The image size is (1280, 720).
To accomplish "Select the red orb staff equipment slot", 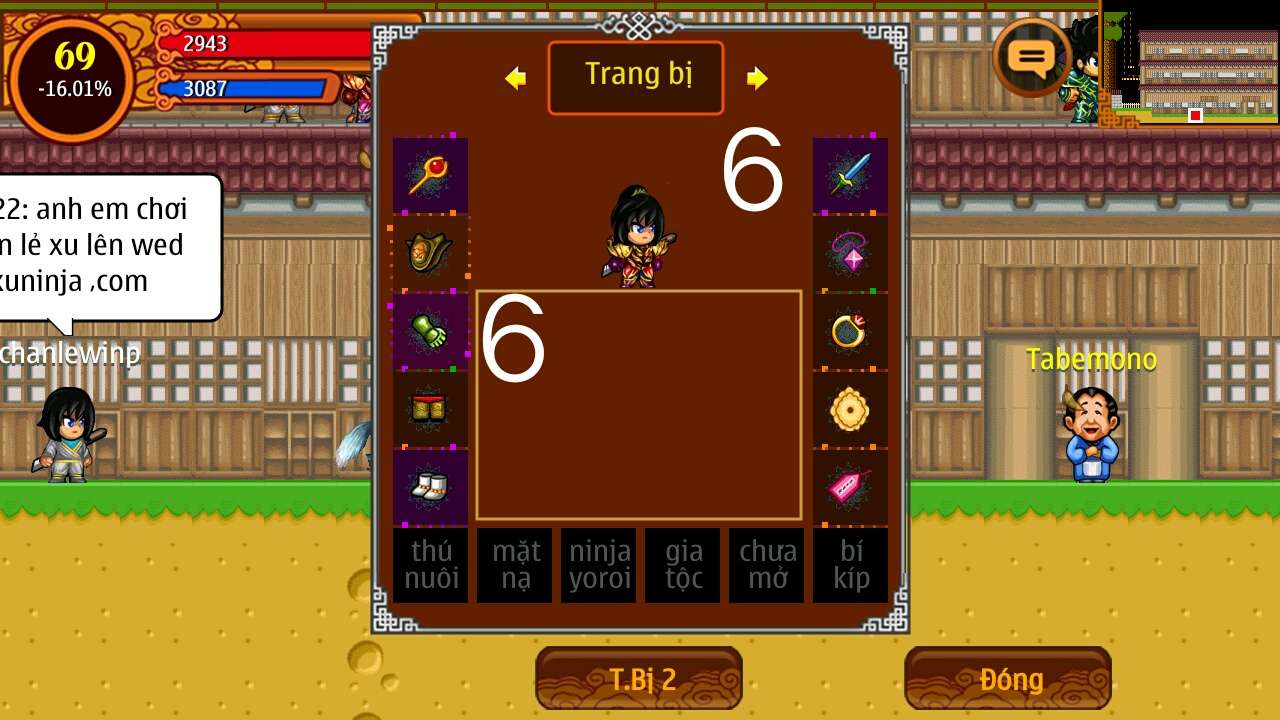I will [430, 175].
